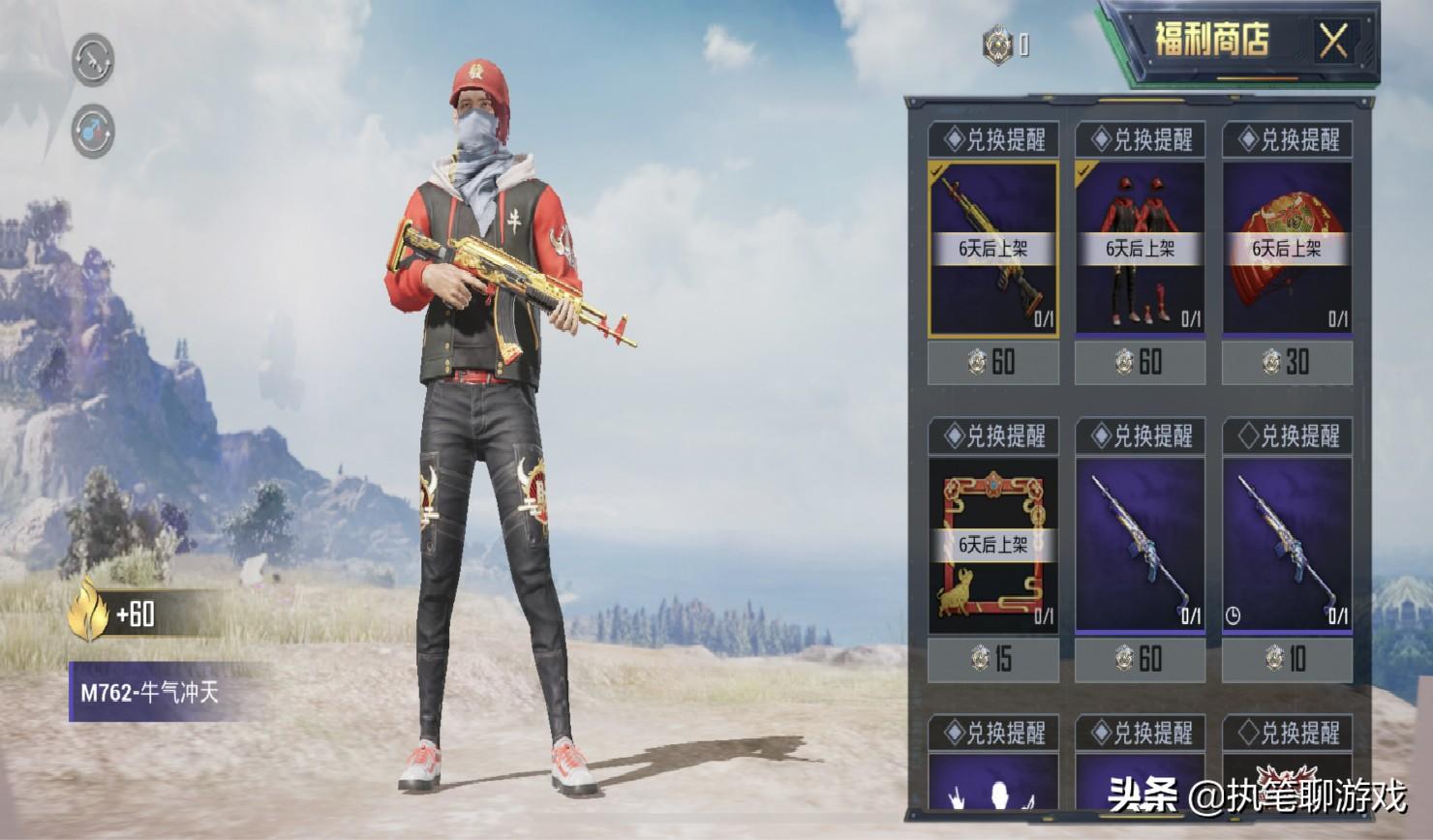
Task: Toggle 兑换提醒 above the golden M762
Action: [x=993, y=140]
